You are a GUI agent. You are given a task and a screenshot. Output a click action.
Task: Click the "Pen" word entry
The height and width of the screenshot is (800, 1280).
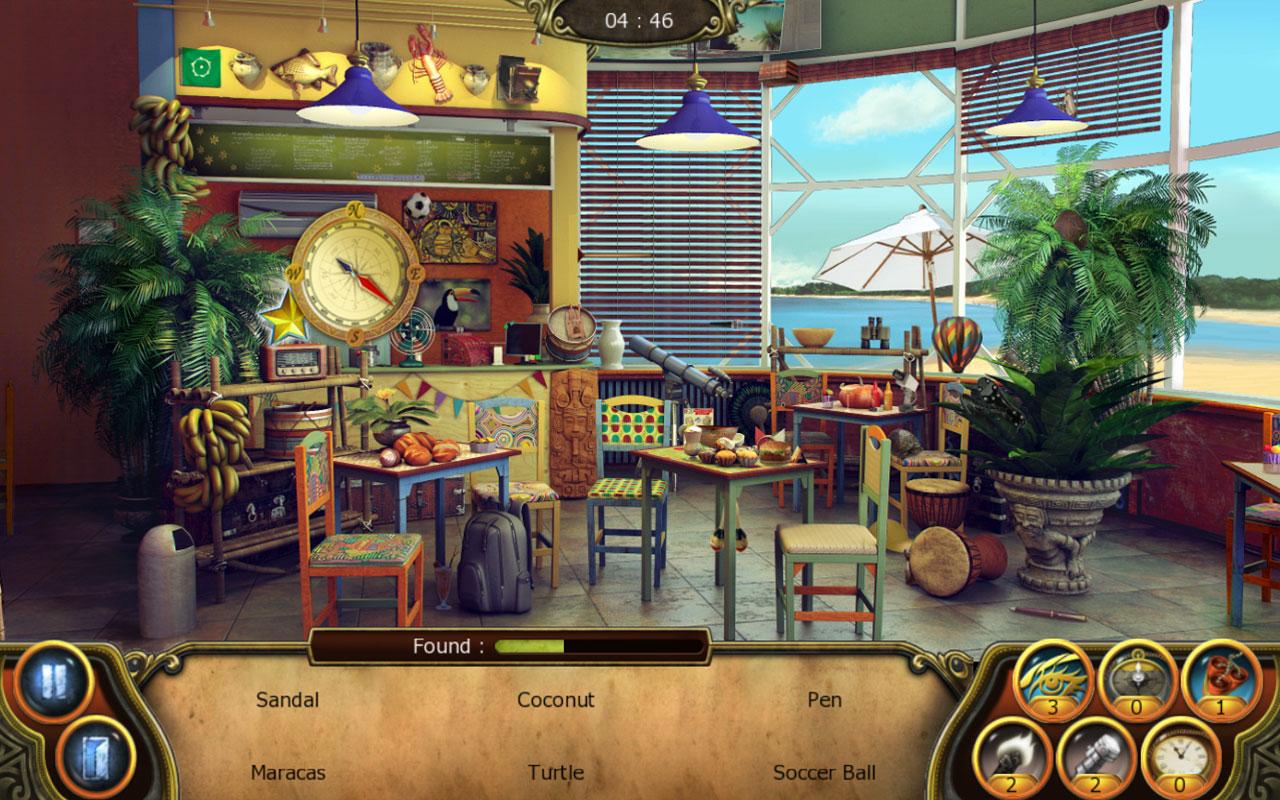[826, 701]
